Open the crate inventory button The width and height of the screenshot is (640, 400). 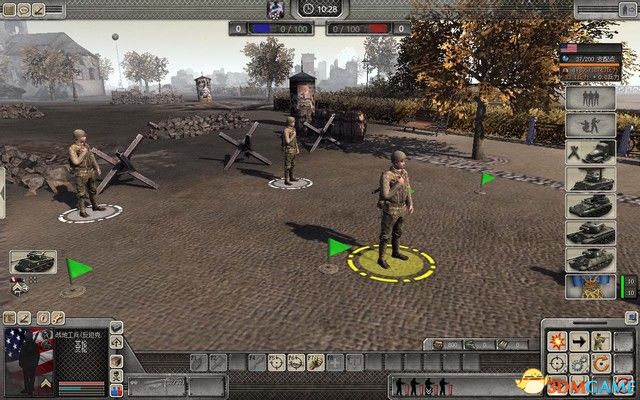click(x=117, y=360)
